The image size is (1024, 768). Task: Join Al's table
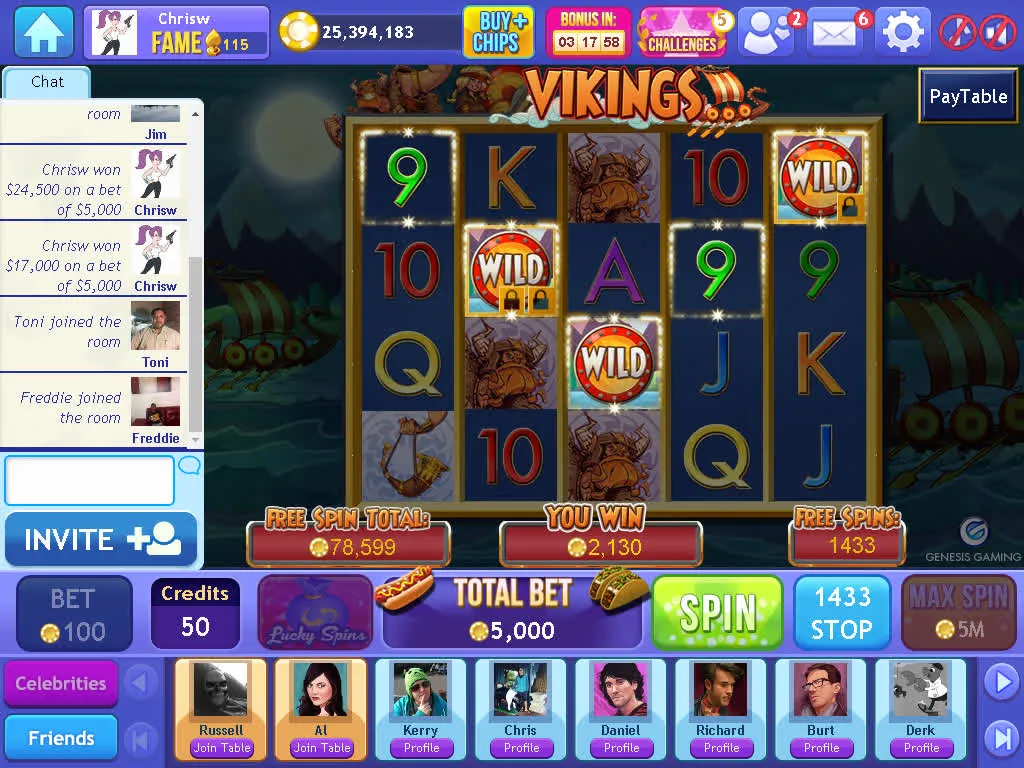pyautogui.click(x=321, y=748)
